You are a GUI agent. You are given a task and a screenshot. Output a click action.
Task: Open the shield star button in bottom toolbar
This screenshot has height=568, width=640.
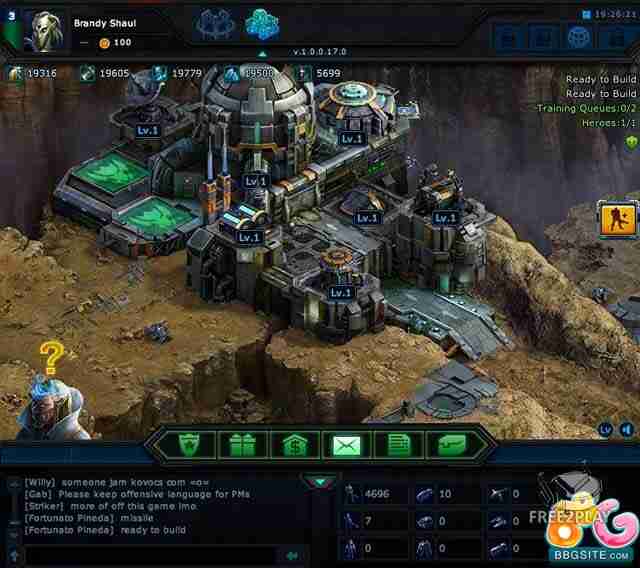pos(183,445)
